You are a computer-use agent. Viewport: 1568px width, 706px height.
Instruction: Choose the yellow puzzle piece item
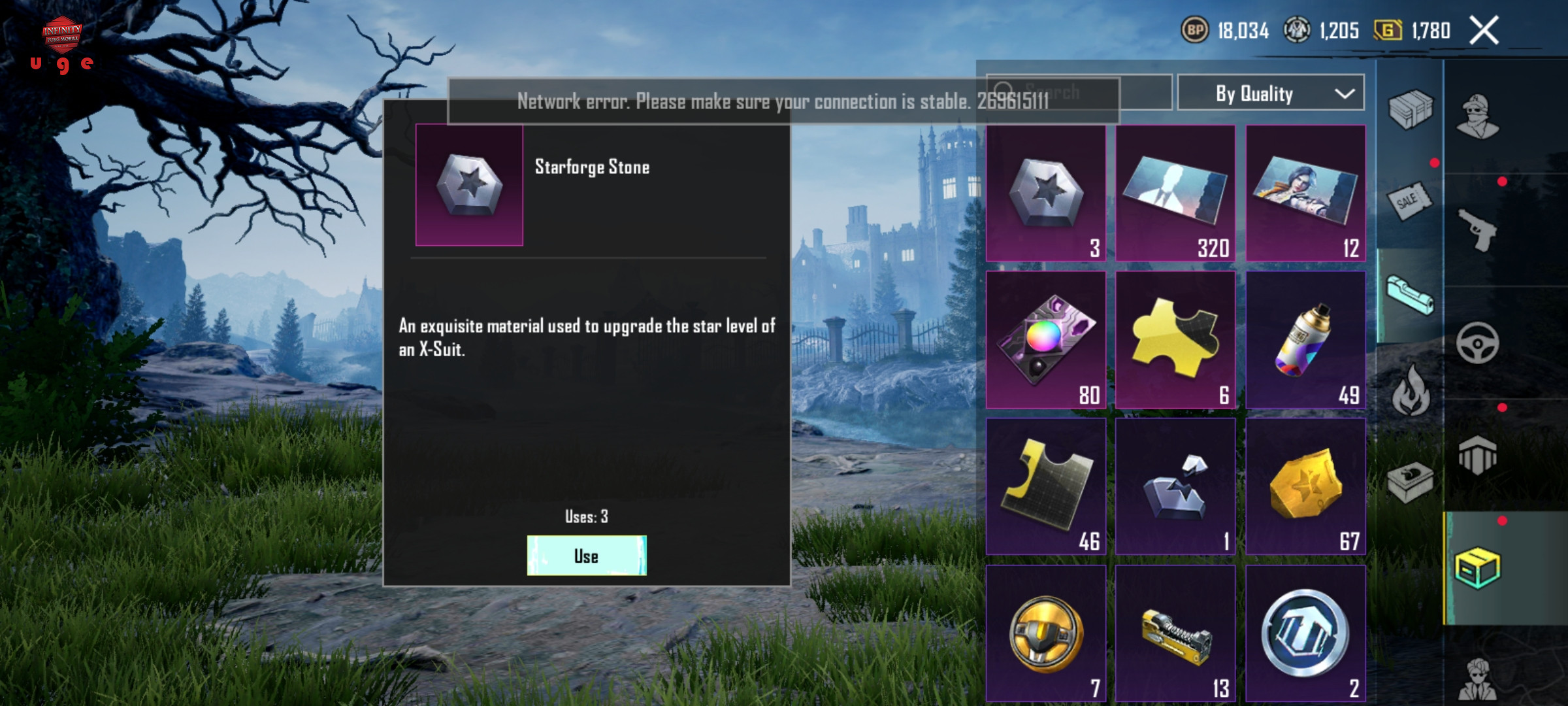pos(1175,340)
